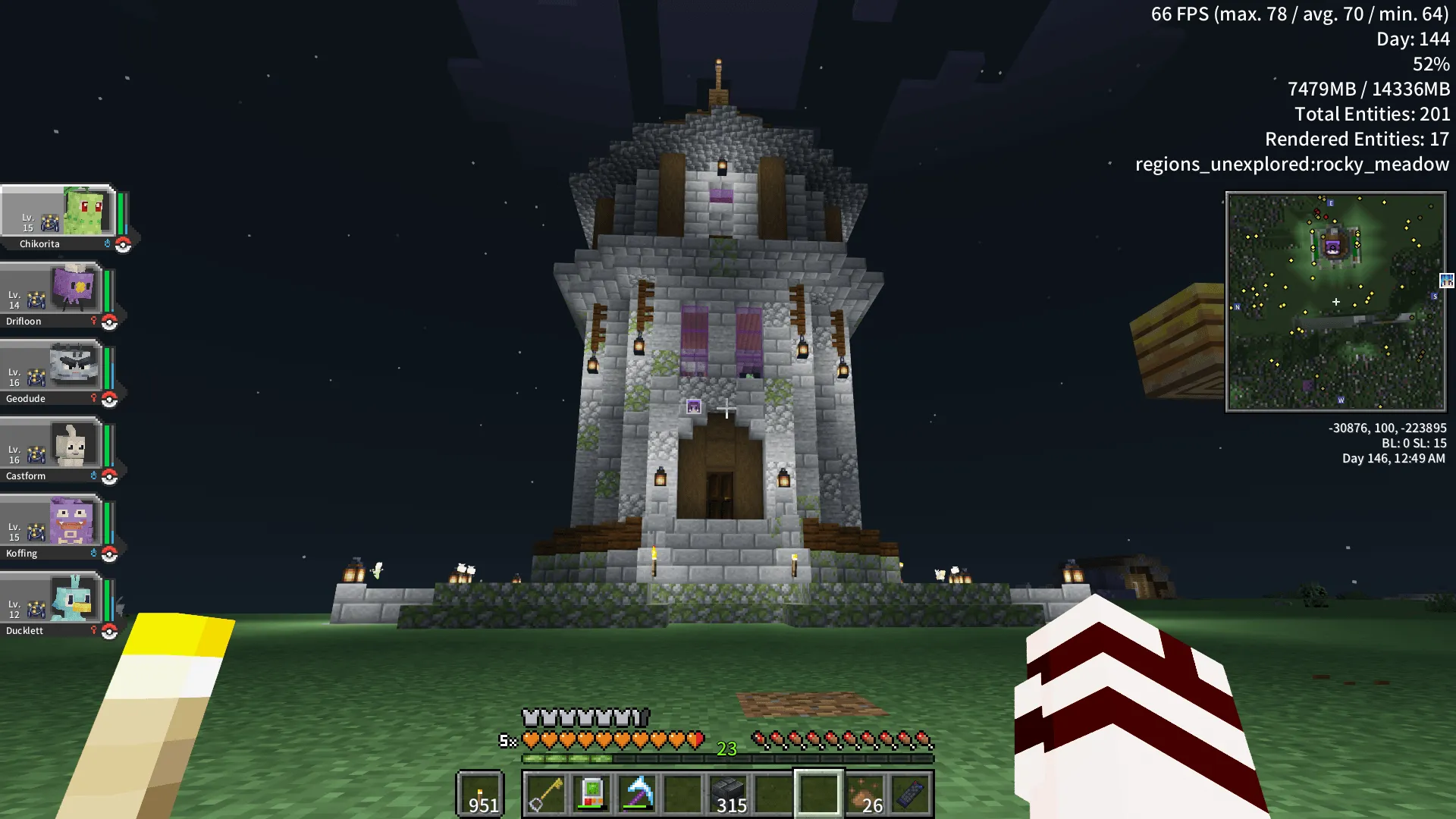Select the Pokédex in the hotbar
Image resolution: width=1456 pixels, height=819 pixels.
pyautogui.click(x=590, y=795)
